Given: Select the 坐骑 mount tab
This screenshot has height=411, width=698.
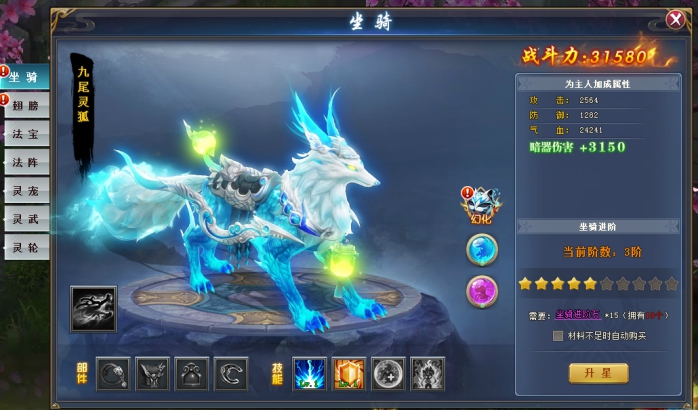Looking at the screenshot, I should coord(25,79).
